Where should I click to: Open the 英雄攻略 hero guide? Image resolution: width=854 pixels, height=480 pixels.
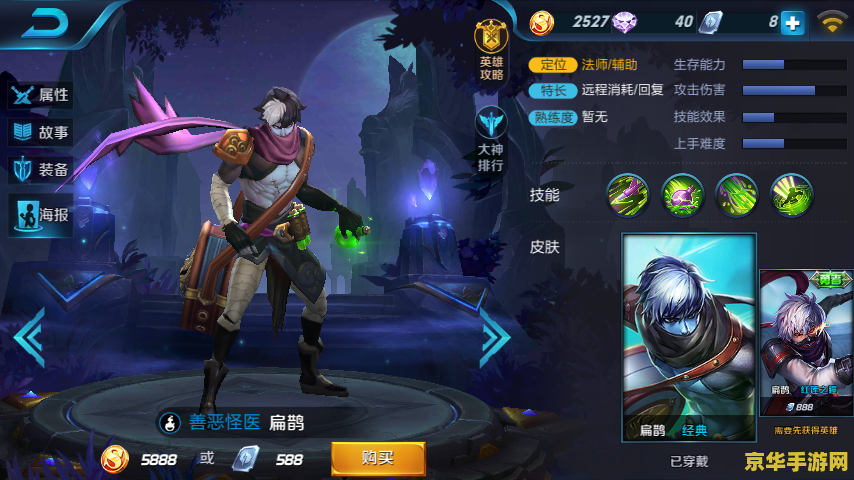491,48
